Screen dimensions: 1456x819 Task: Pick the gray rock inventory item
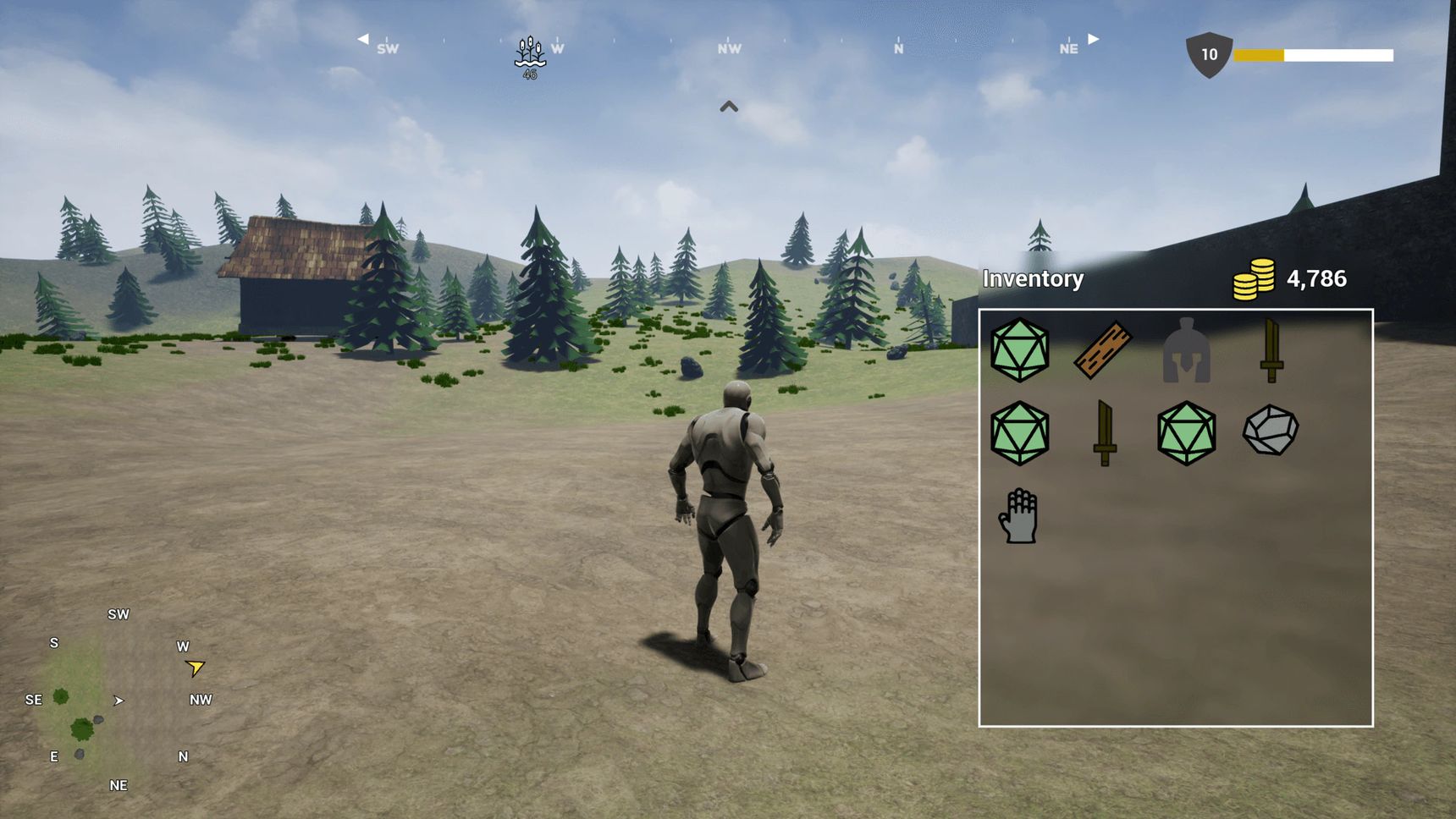(x=1270, y=431)
